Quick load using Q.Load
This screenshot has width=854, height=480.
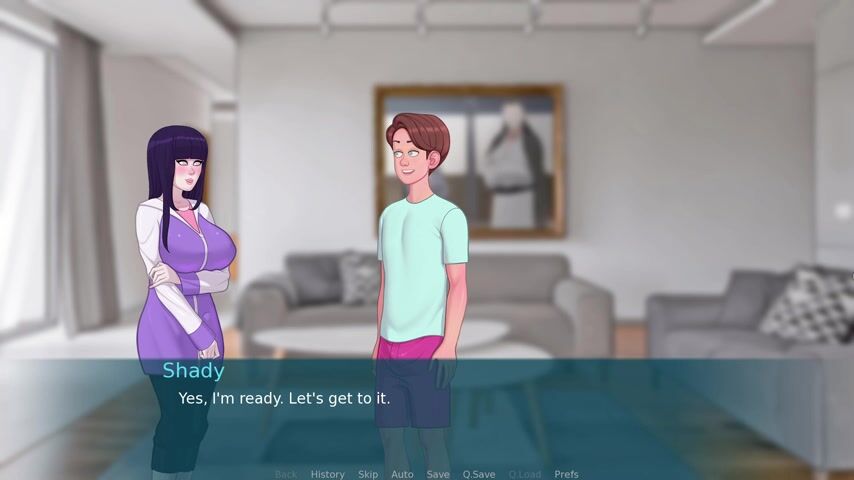pos(524,474)
